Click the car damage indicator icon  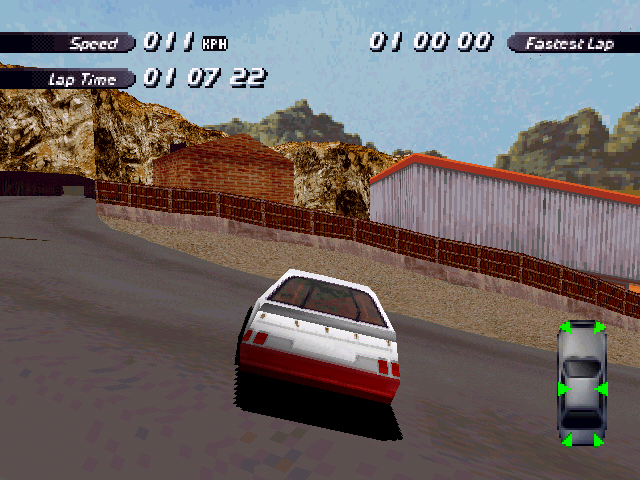582,384
